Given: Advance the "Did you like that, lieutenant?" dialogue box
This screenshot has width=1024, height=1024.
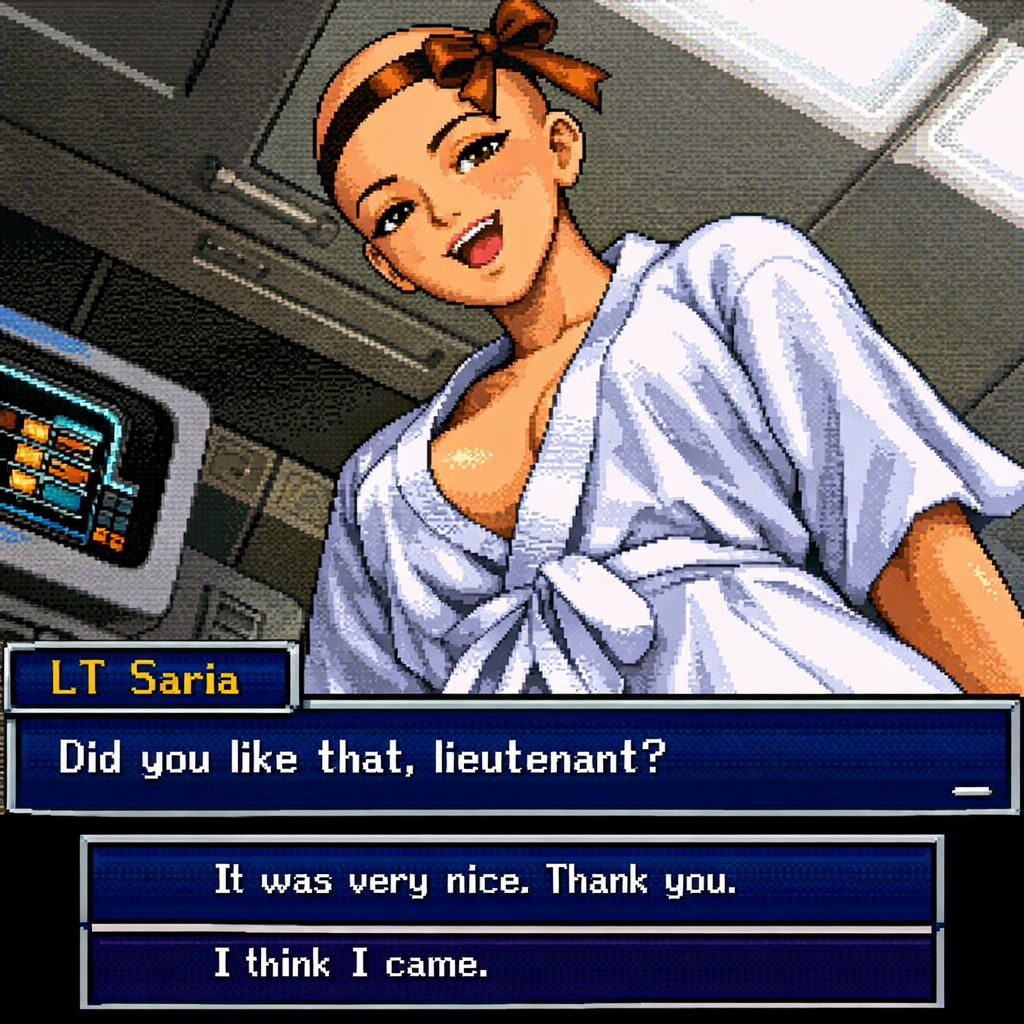Looking at the screenshot, I should click(x=970, y=790).
